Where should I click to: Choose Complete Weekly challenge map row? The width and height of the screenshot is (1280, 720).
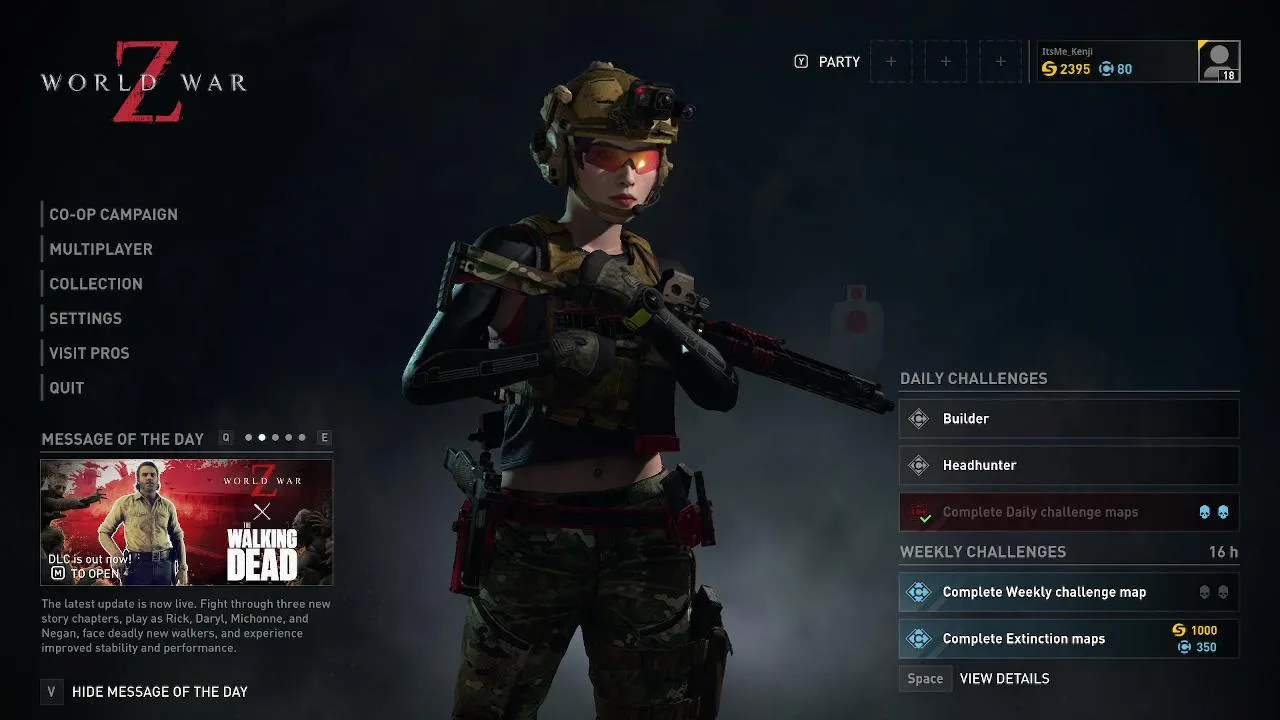(x=1068, y=592)
